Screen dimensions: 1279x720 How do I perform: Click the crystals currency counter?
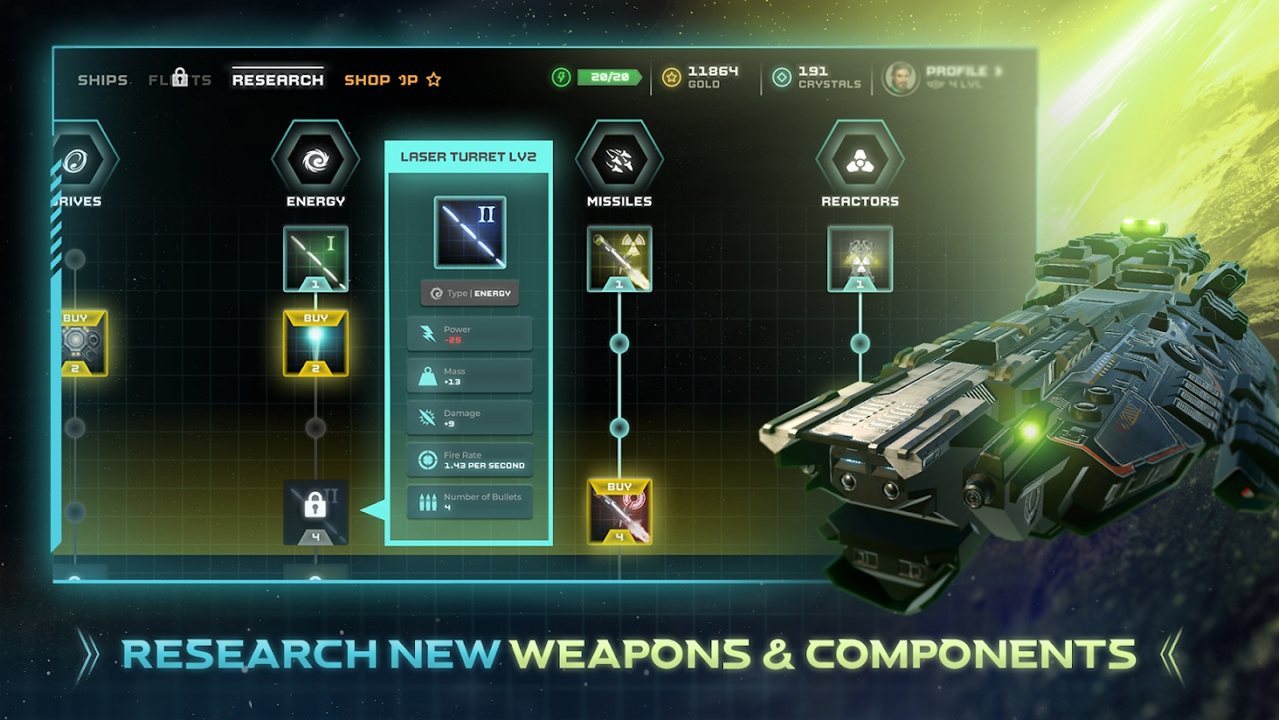click(x=818, y=77)
